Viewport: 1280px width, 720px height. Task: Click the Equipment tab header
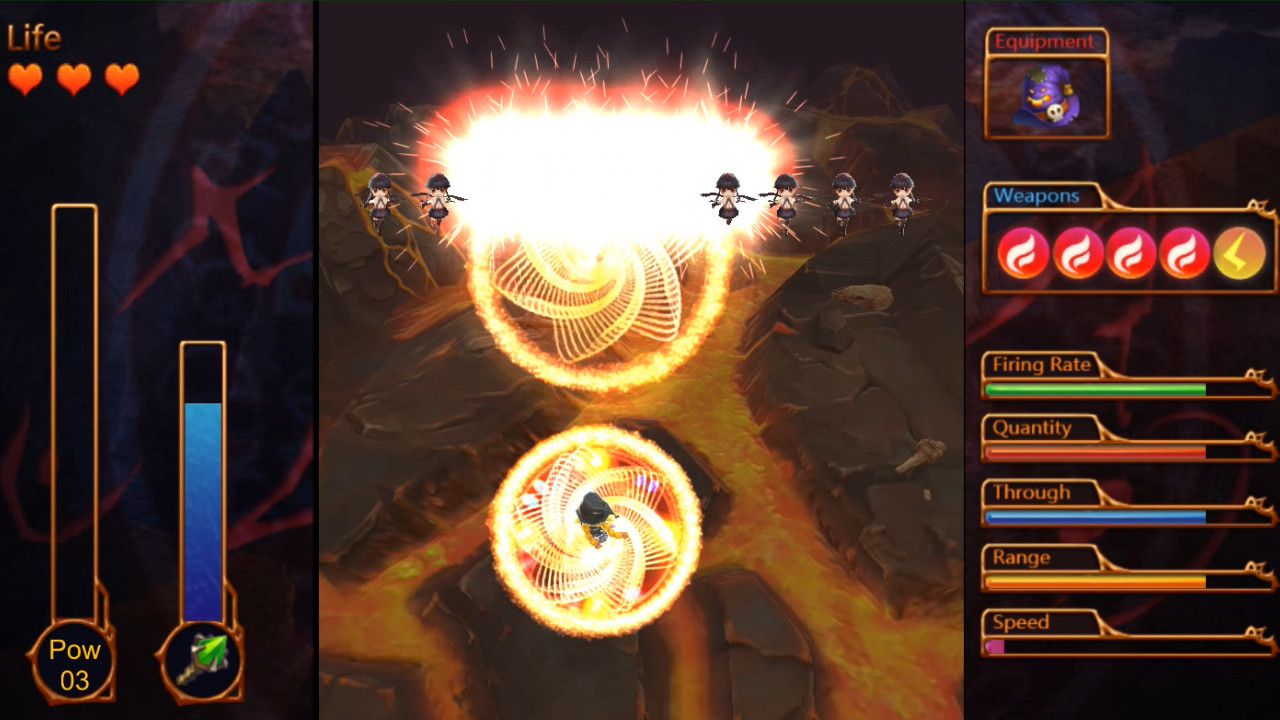pos(1044,42)
